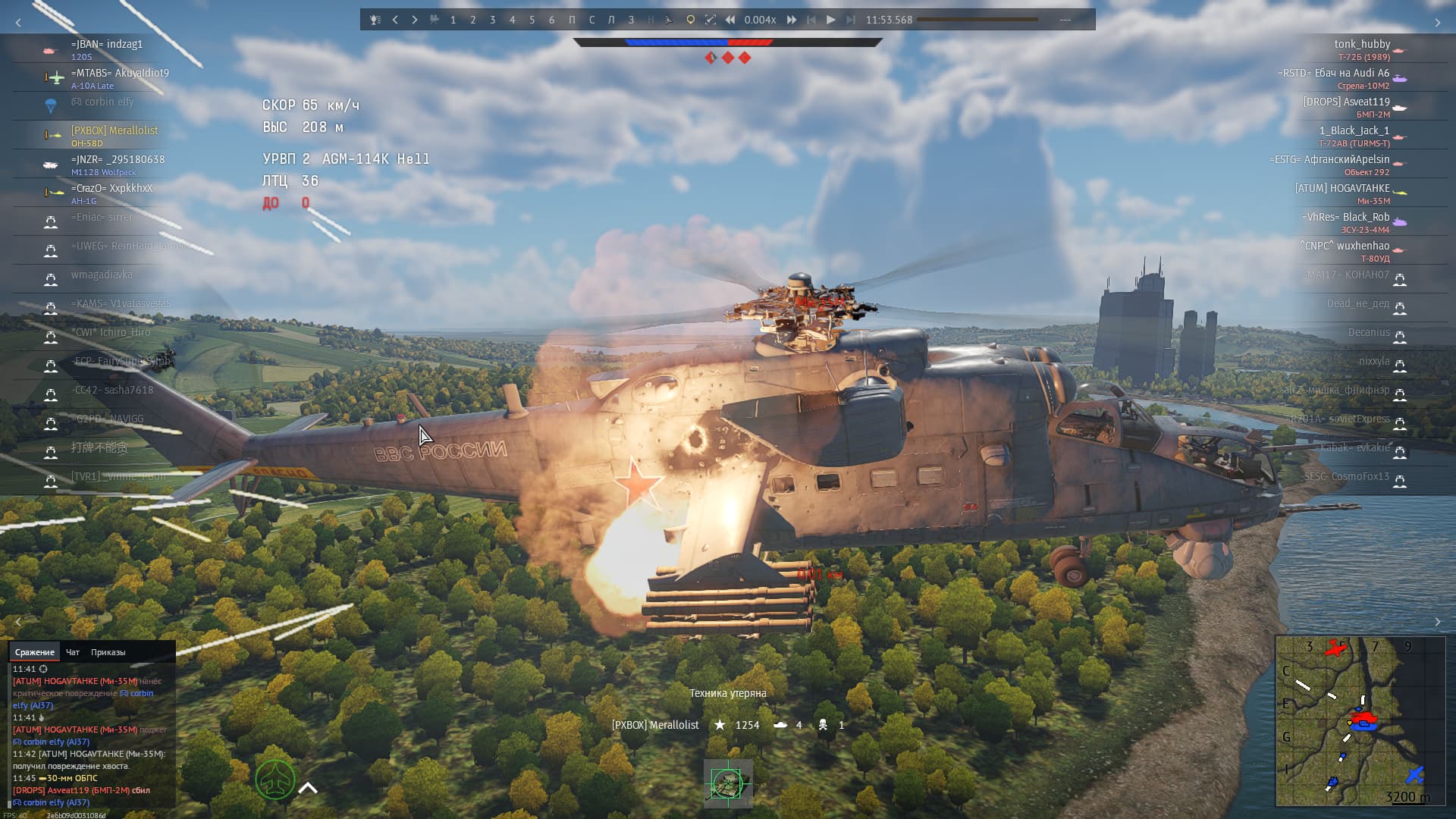
Task: Expand panel with the white up chevron
Action: (308, 788)
